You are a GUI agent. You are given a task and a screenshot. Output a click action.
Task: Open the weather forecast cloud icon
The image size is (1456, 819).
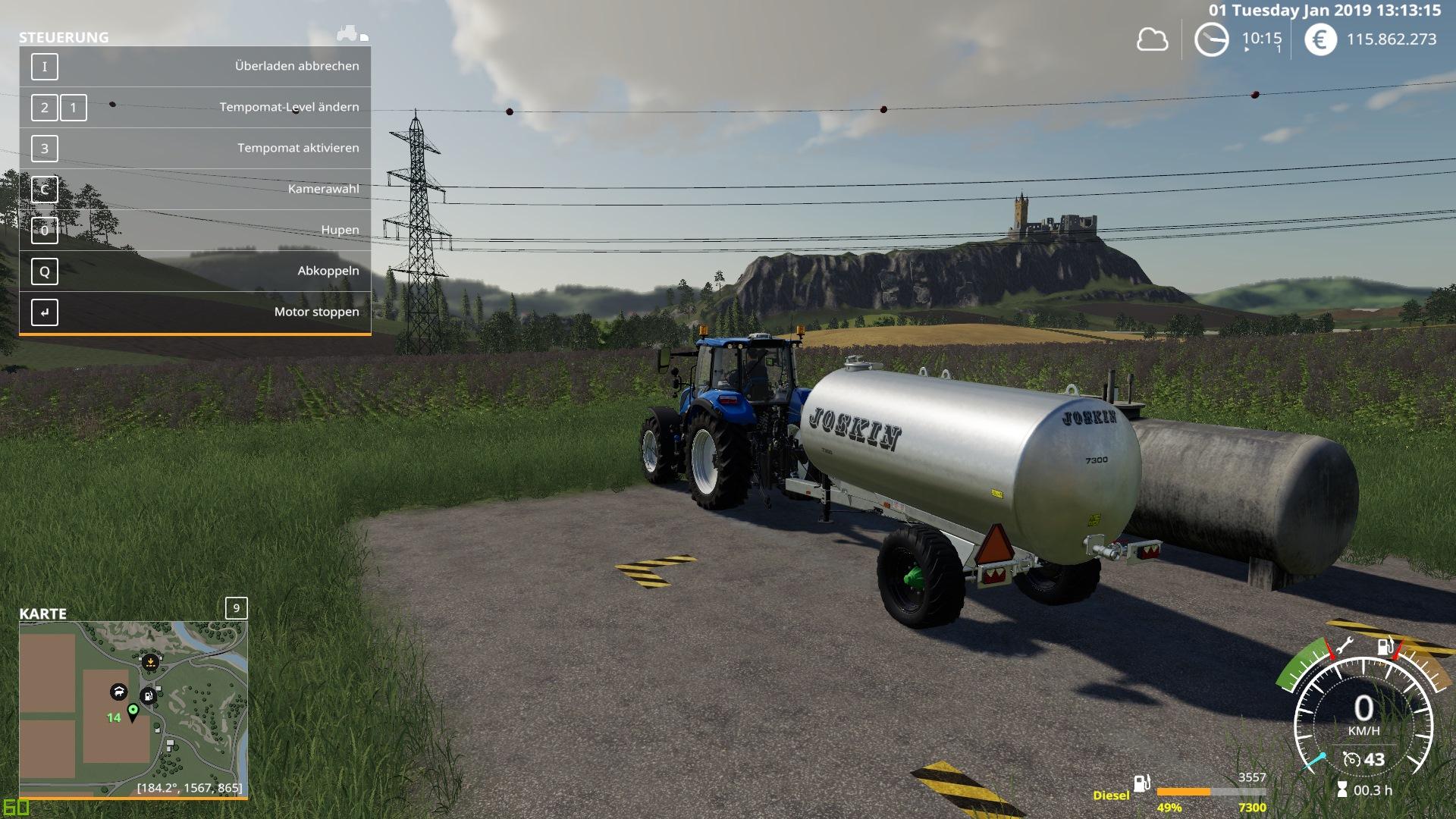click(1152, 39)
